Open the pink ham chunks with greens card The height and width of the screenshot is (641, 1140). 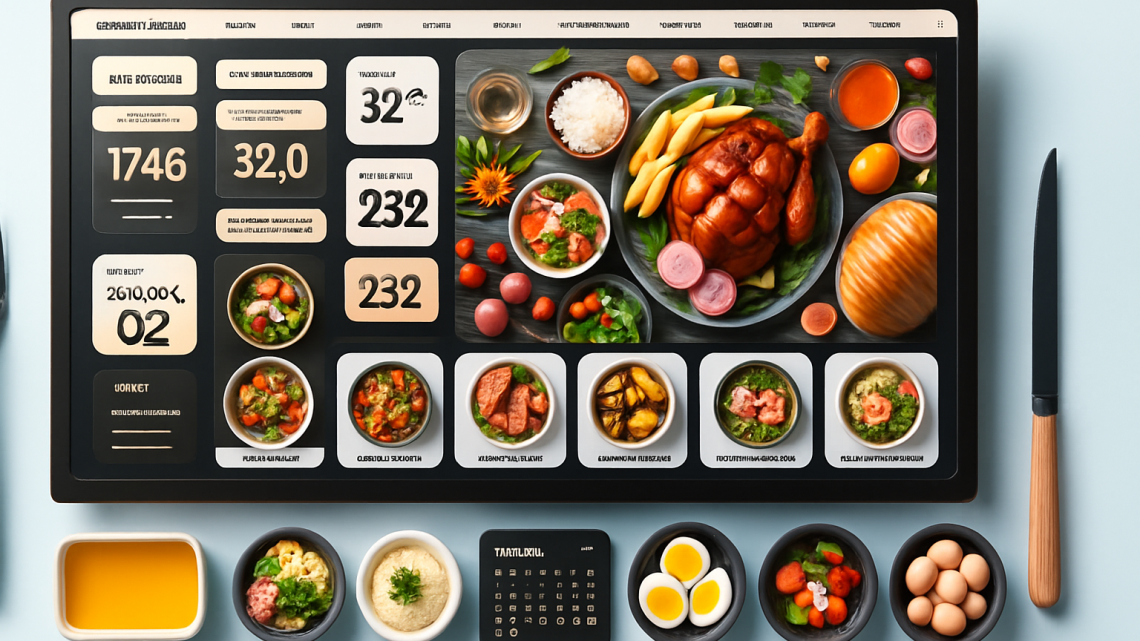(757, 409)
